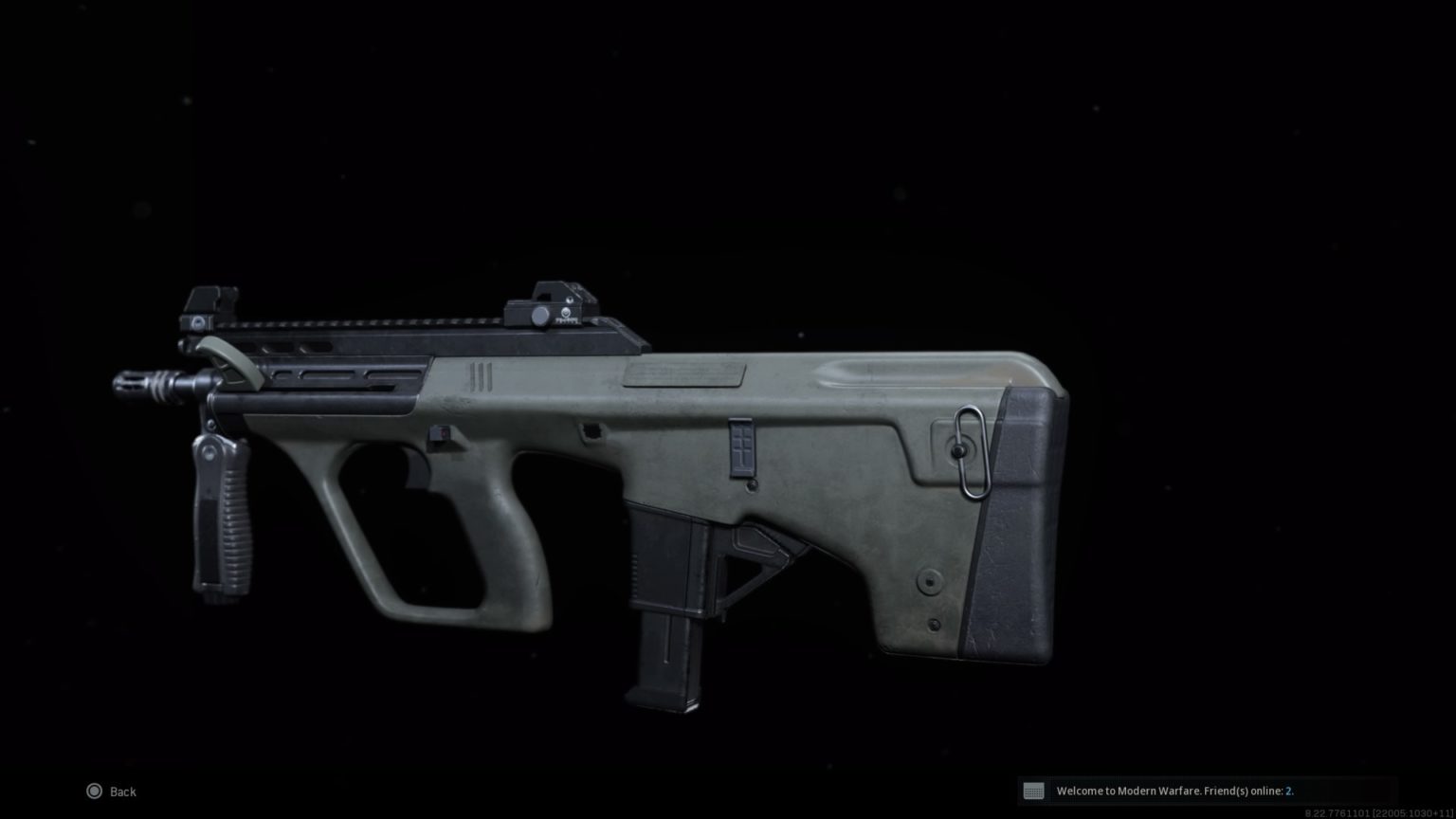The width and height of the screenshot is (1456, 819).
Task: Click the circular Back button prompt icon
Action: [x=95, y=791]
